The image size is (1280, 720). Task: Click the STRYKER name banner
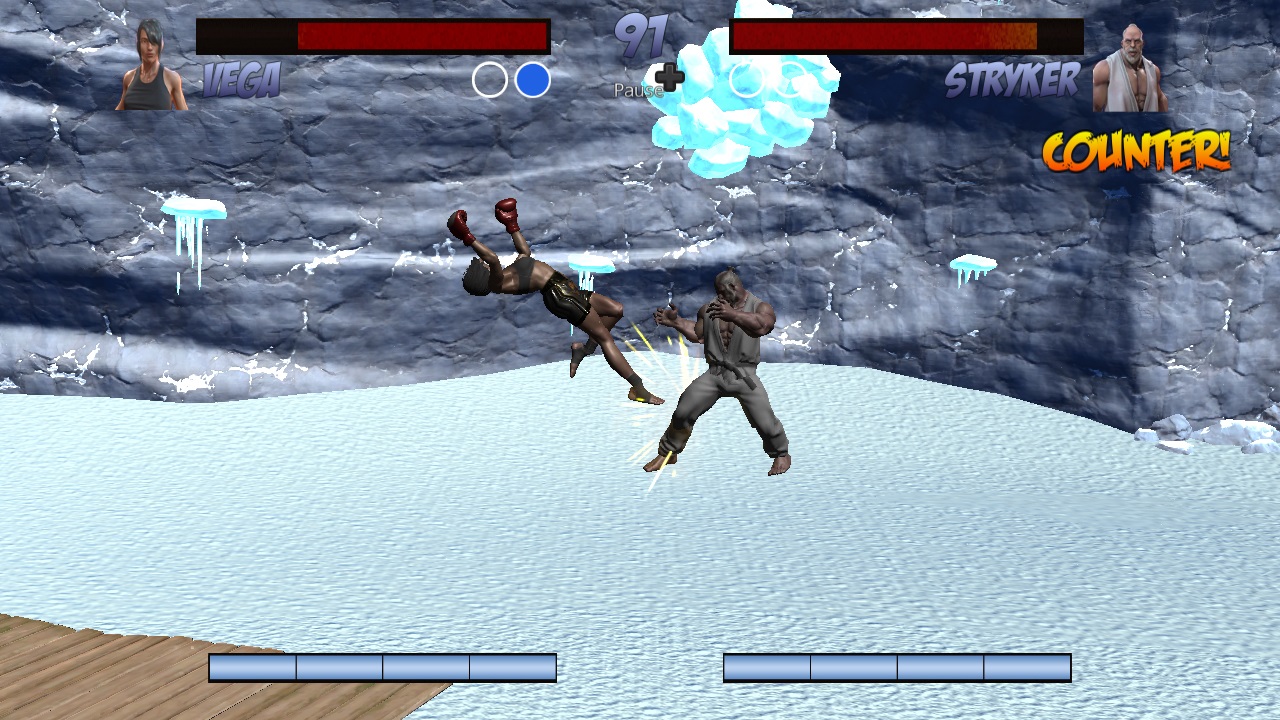click(1013, 81)
